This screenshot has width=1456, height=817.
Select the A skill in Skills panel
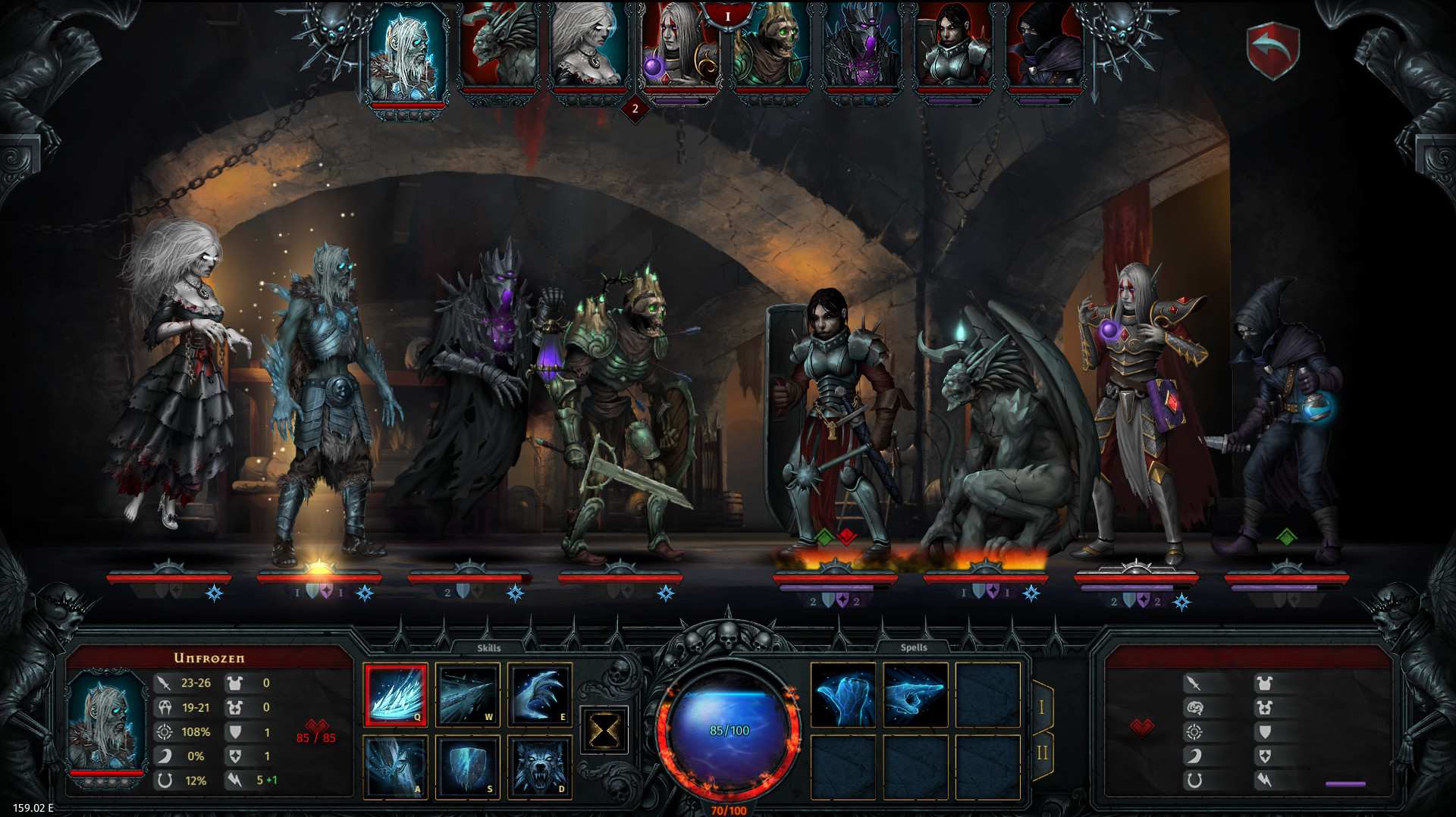[x=395, y=765]
